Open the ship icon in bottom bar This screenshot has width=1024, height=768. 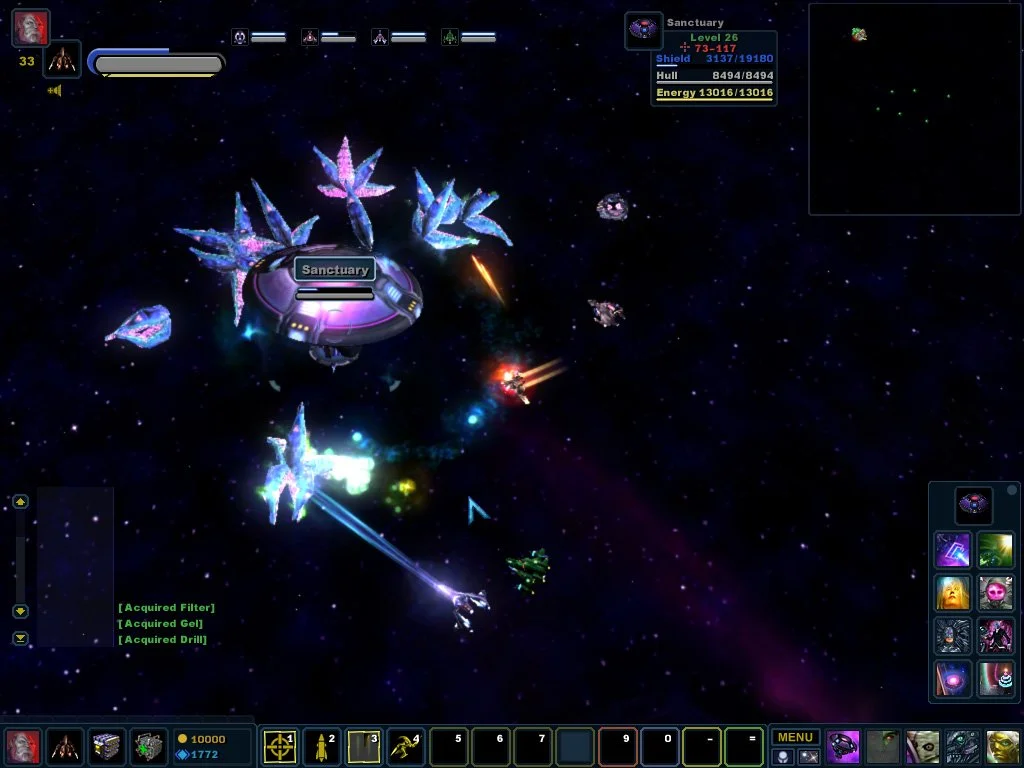[x=65, y=746]
